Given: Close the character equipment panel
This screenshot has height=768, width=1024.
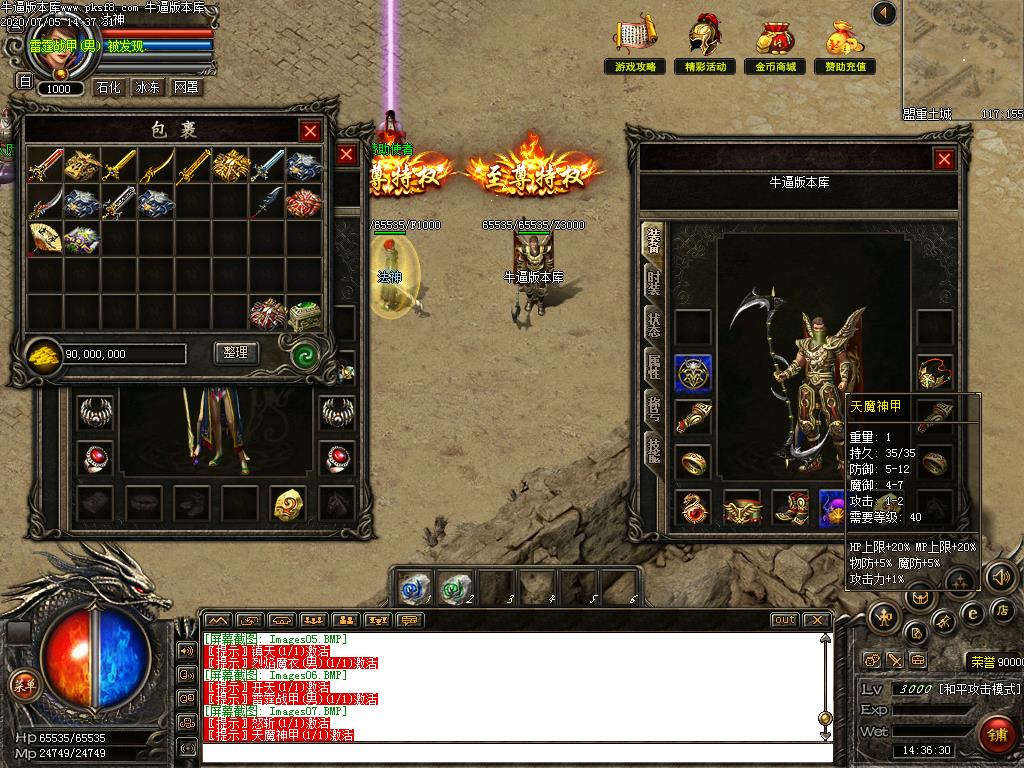Looking at the screenshot, I should tap(944, 159).
